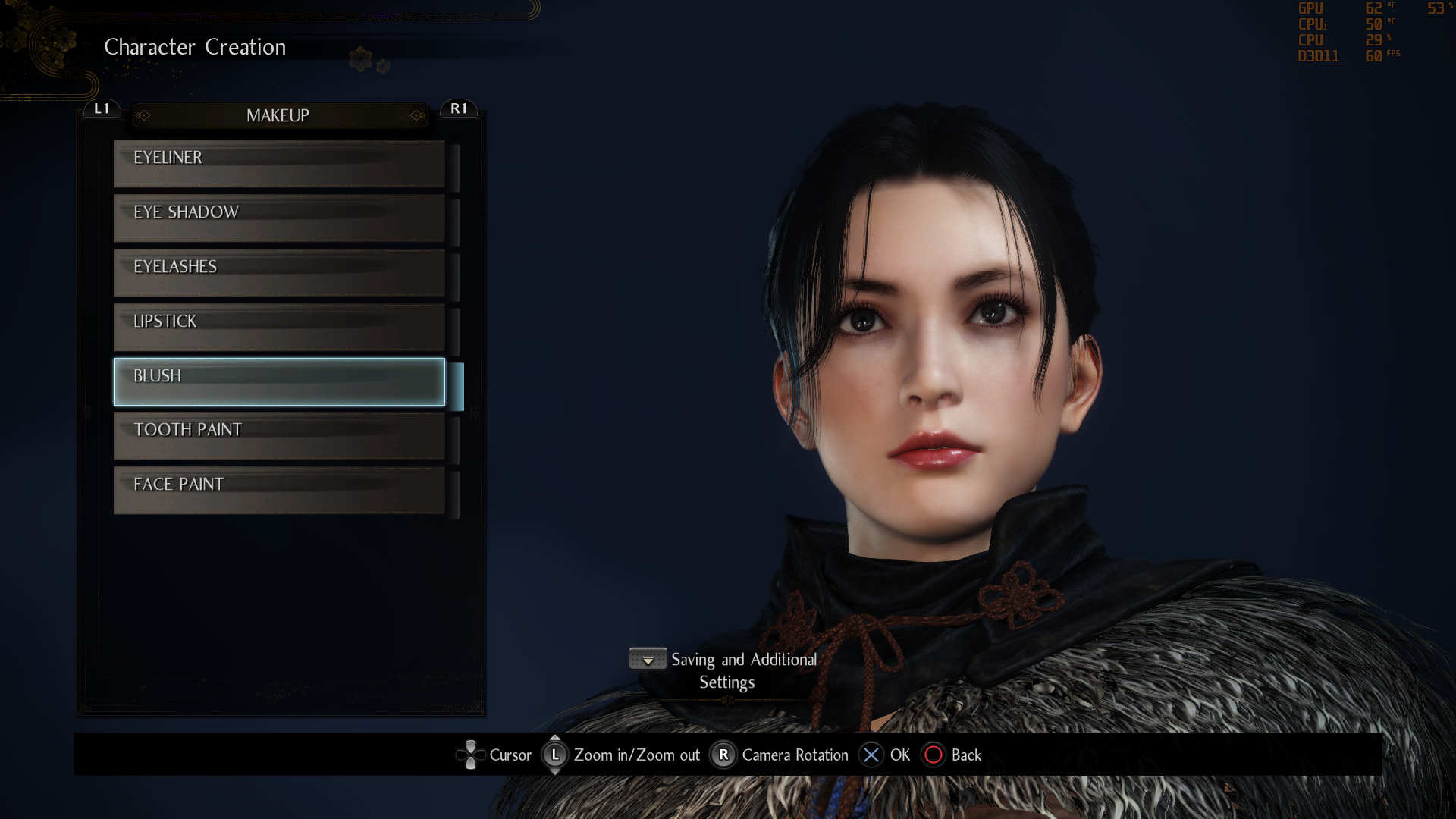
Task: Click the R stick Camera Rotation icon
Action: pos(723,755)
